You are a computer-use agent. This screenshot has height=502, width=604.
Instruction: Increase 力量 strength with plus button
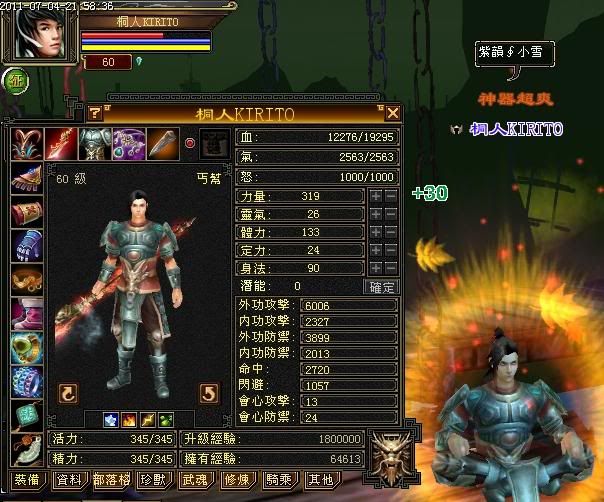(375, 196)
